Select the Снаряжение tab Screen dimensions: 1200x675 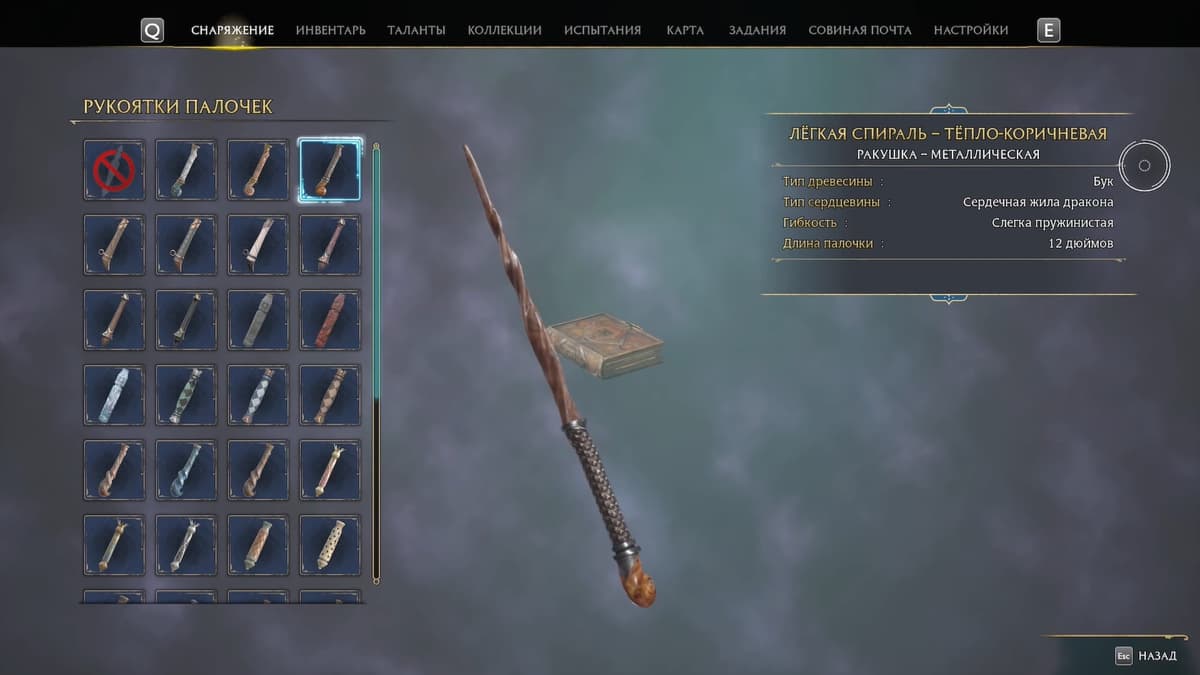(232, 30)
